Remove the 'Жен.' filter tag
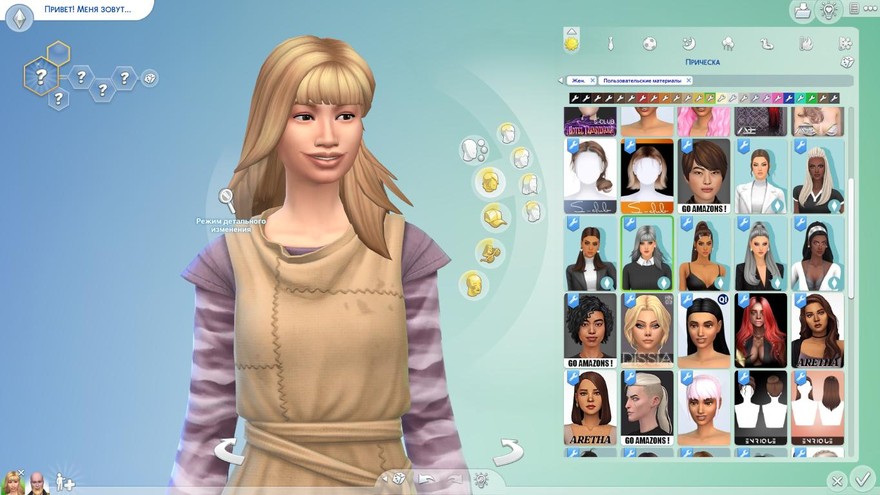880x495 pixels. point(592,80)
